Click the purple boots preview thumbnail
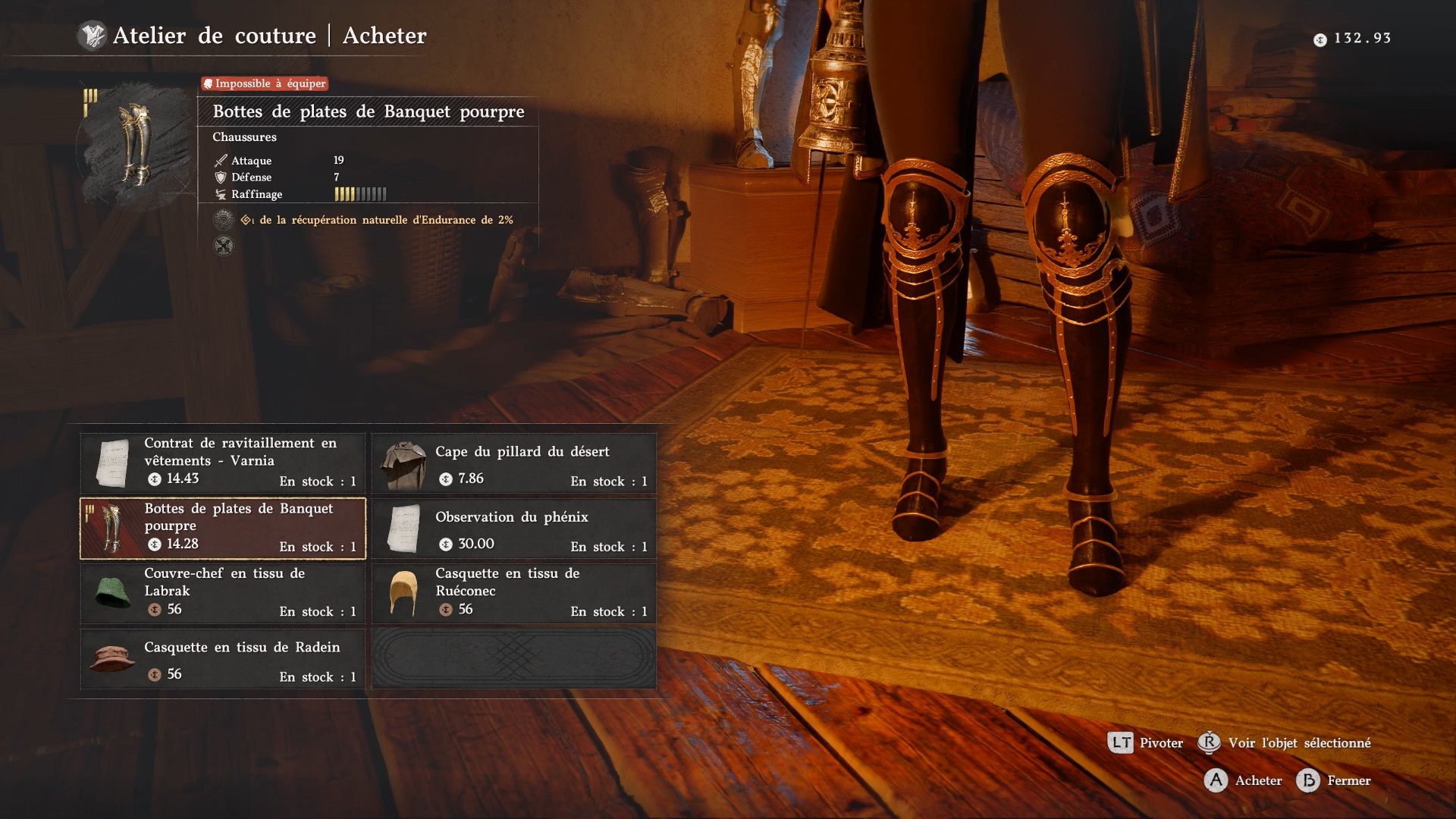This screenshot has height=819, width=1456. (x=135, y=144)
